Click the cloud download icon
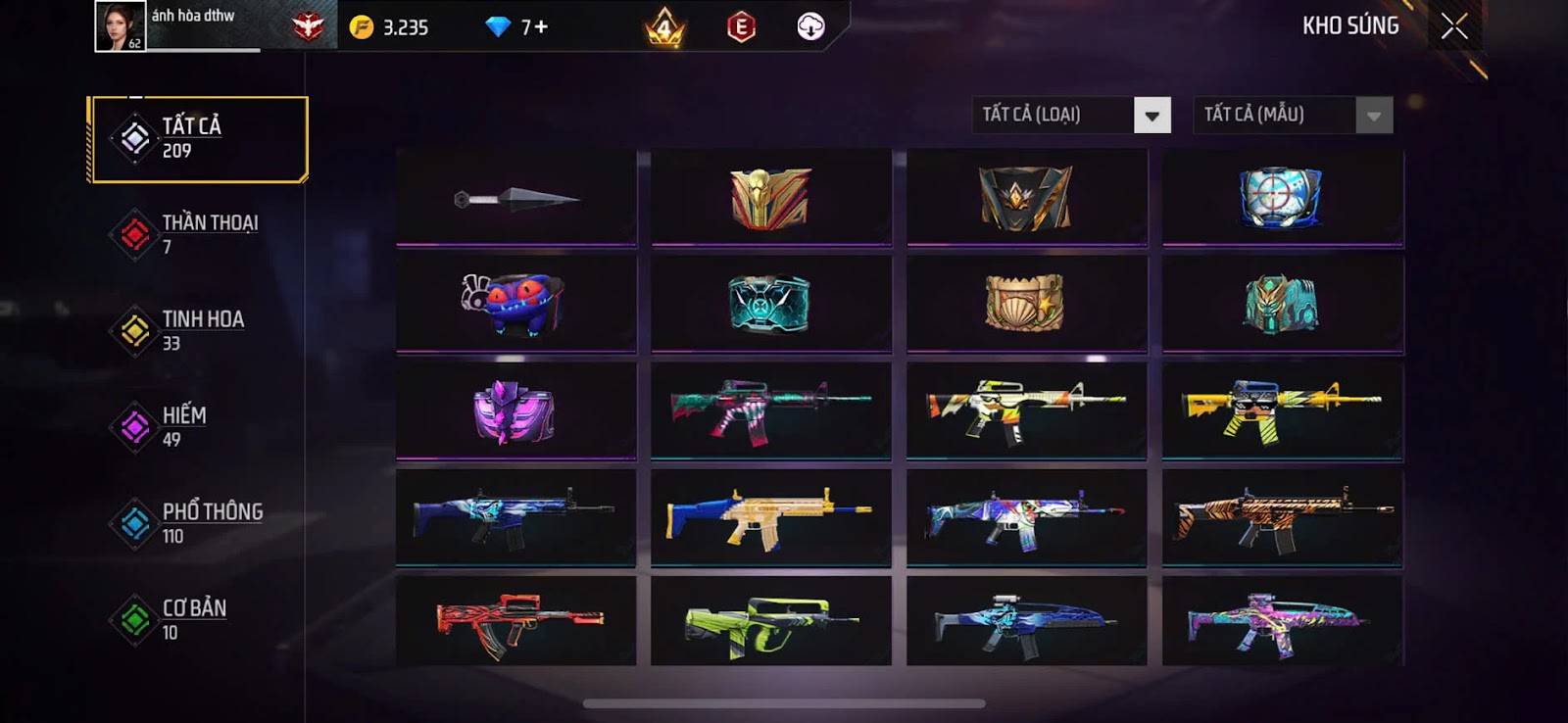The height and width of the screenshot is (723, 1568). [x=810, y=26]
